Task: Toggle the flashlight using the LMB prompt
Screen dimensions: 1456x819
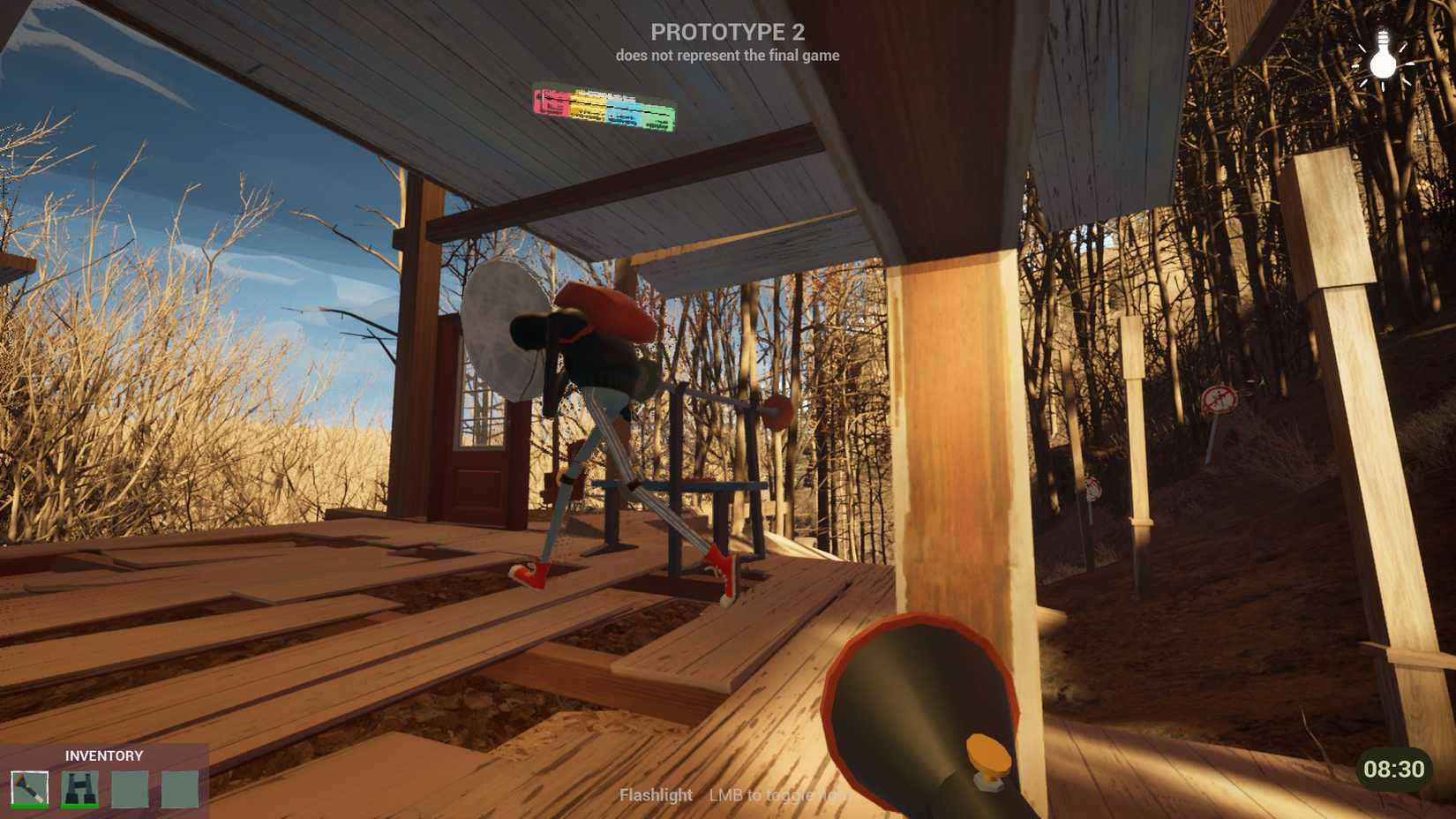Action: point(777,795)
